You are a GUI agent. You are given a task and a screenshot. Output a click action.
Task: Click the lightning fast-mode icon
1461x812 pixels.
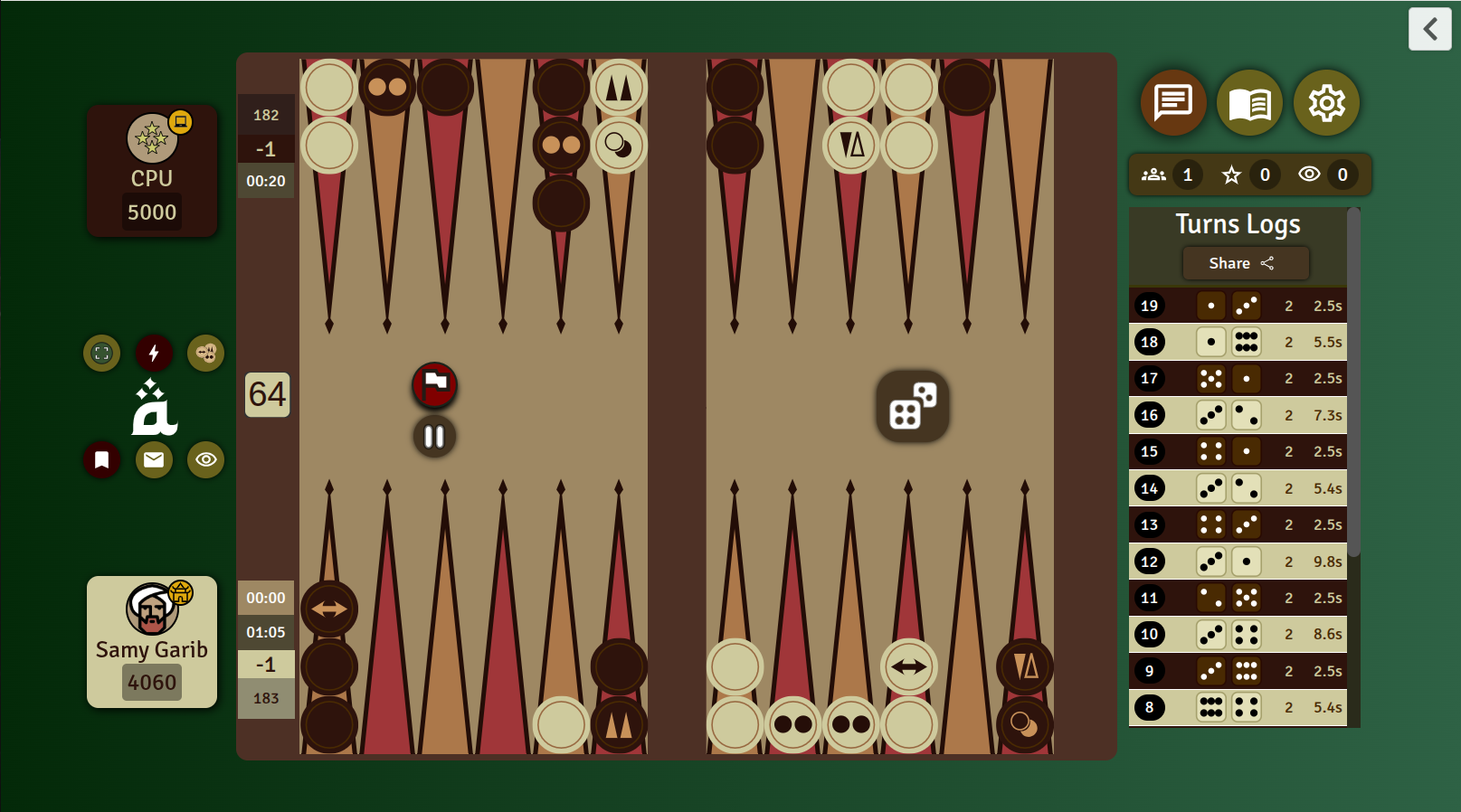coord(154,354)
